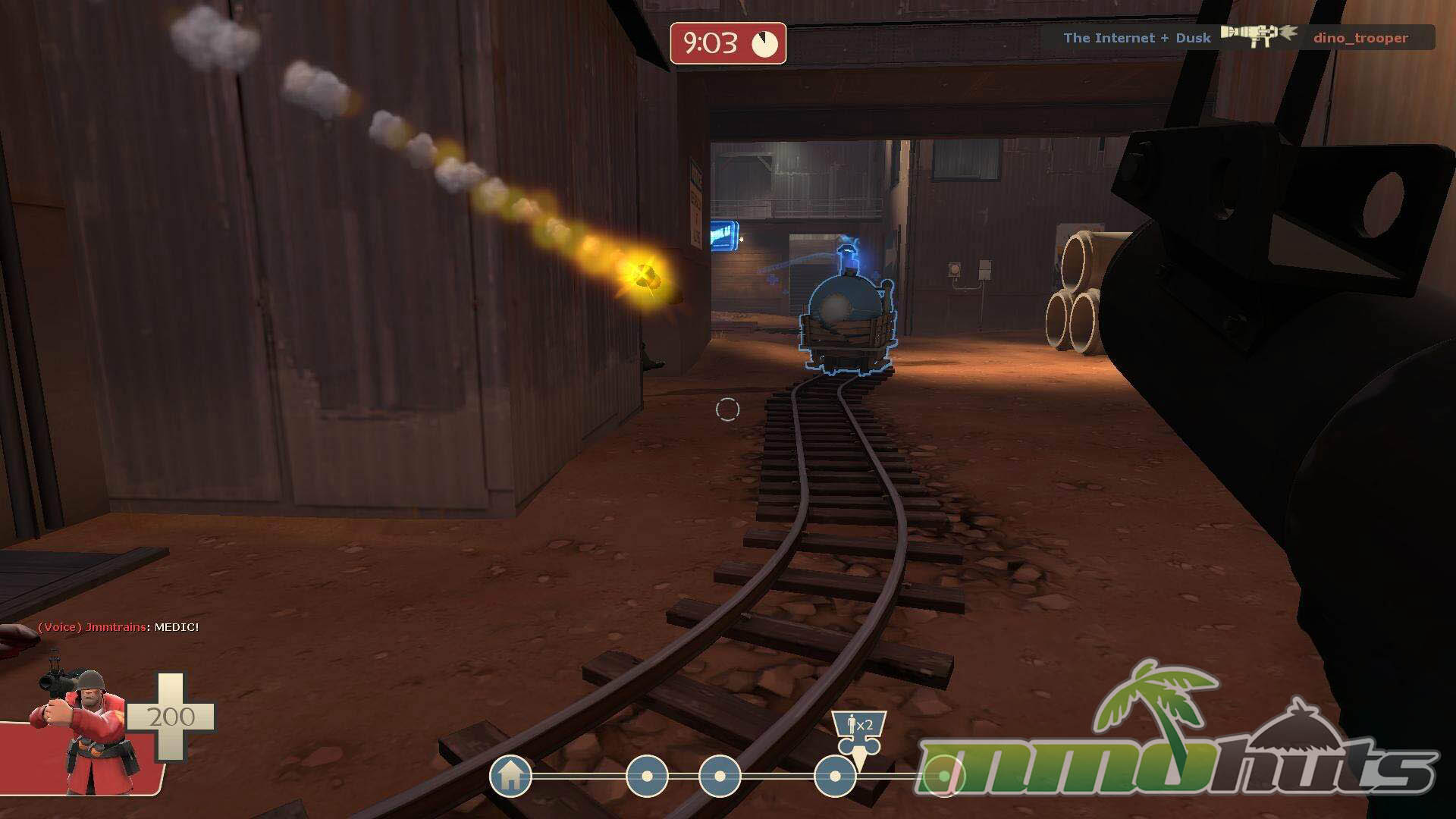1456x819 pixels.
Task: Click the Jmmtrains MEDIC voice chat message
Action: tap(118, 627)
